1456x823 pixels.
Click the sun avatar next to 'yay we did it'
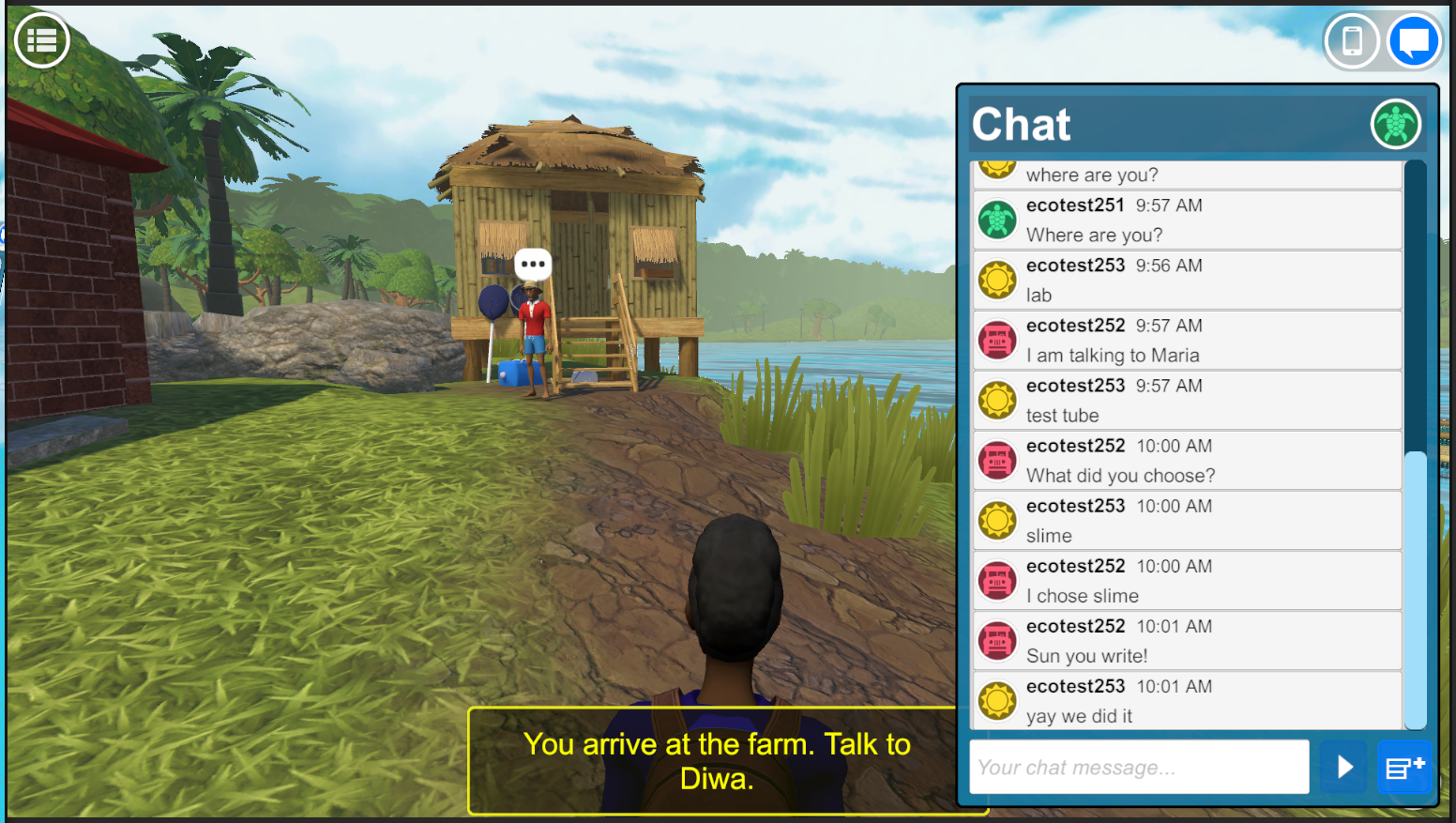click(997, 700)
